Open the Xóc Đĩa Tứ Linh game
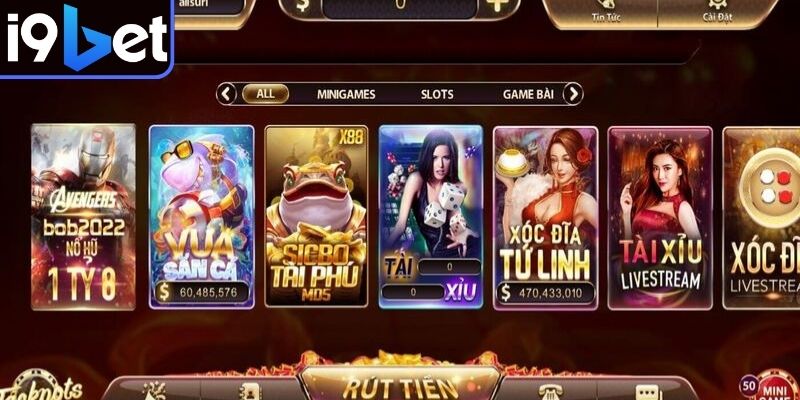This screenshot has height=400, width=800. tap(545, 215)
